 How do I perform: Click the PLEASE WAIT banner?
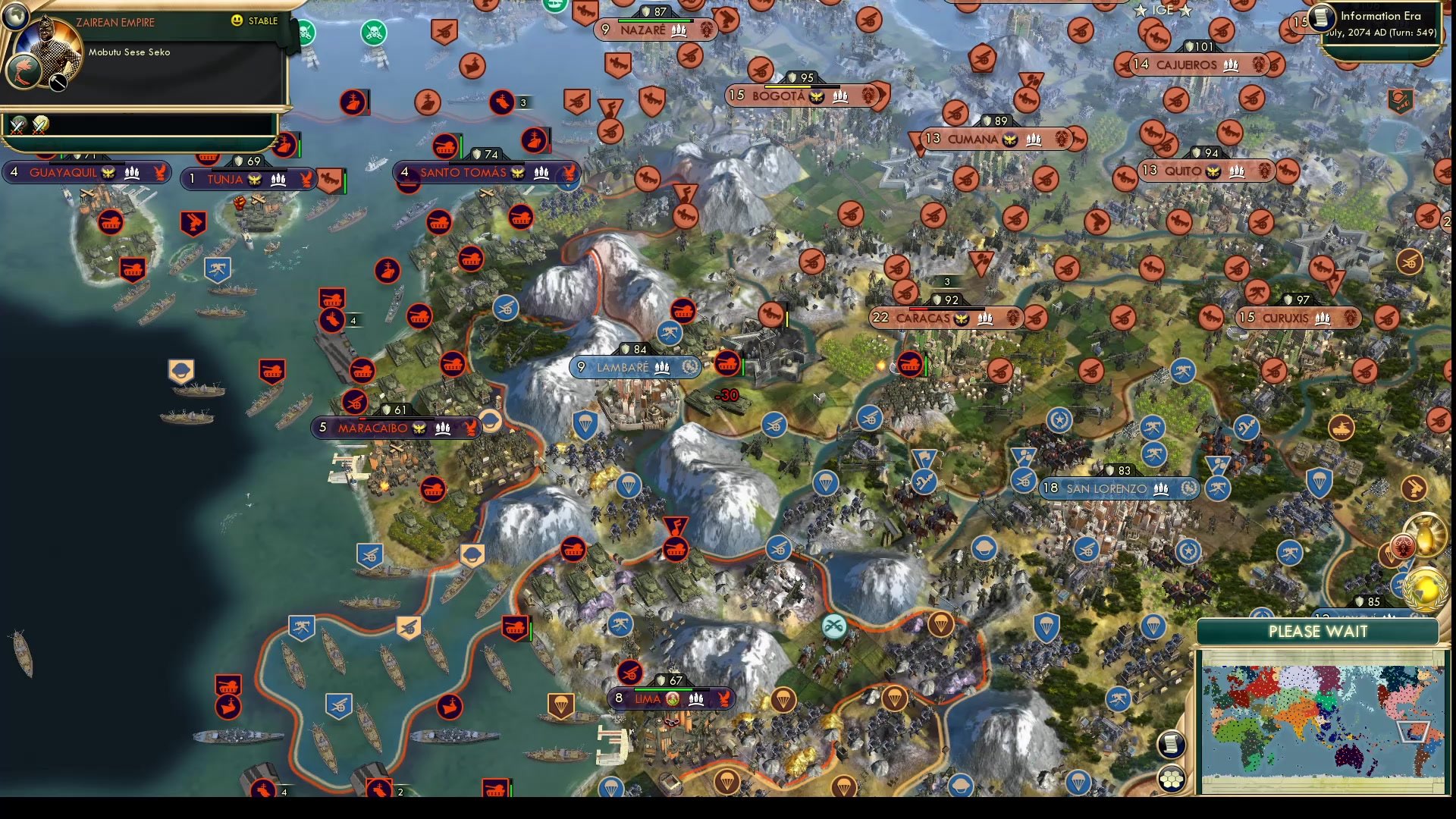1319,632
